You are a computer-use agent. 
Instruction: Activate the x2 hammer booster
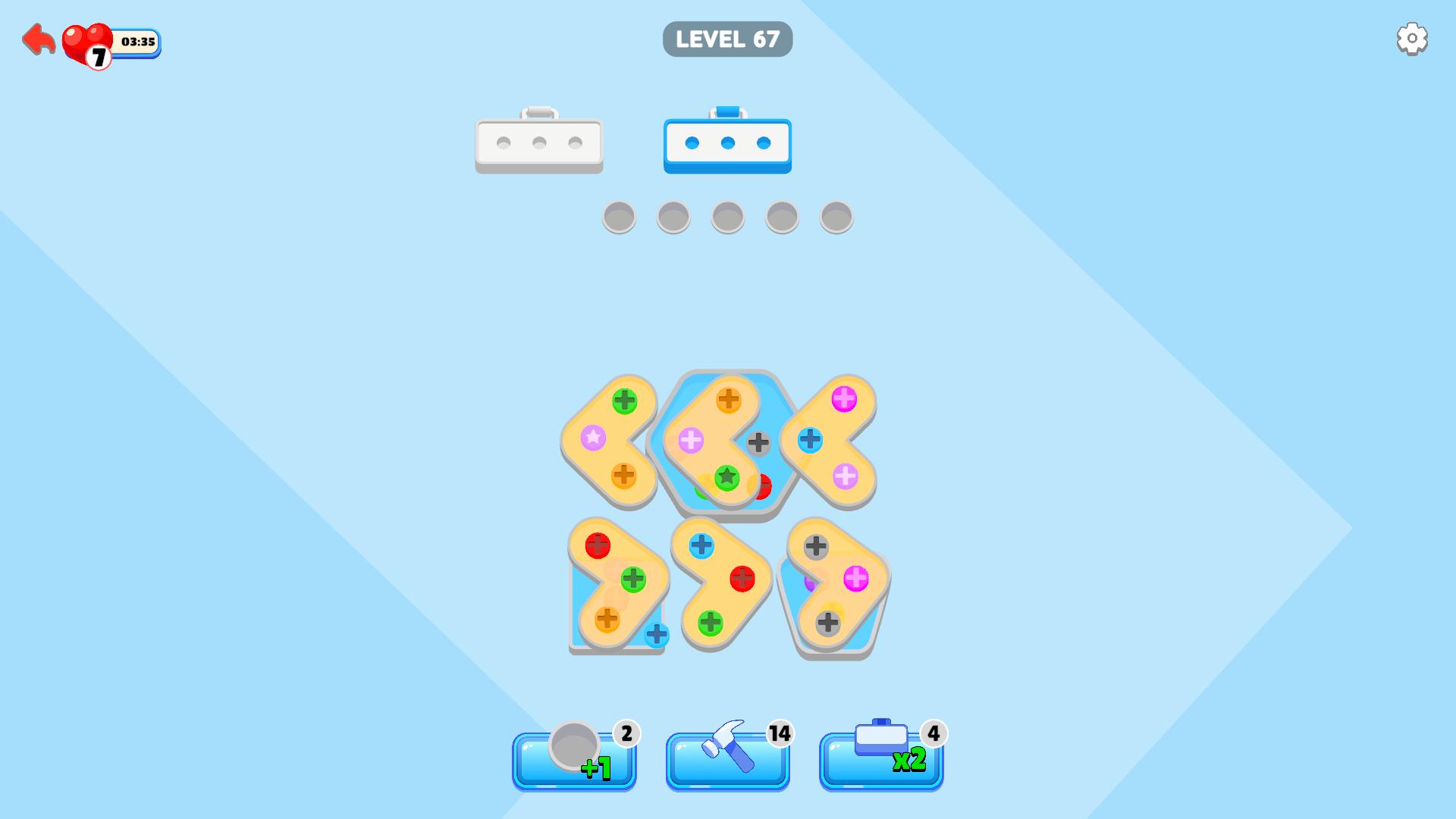tap(881, 758)
